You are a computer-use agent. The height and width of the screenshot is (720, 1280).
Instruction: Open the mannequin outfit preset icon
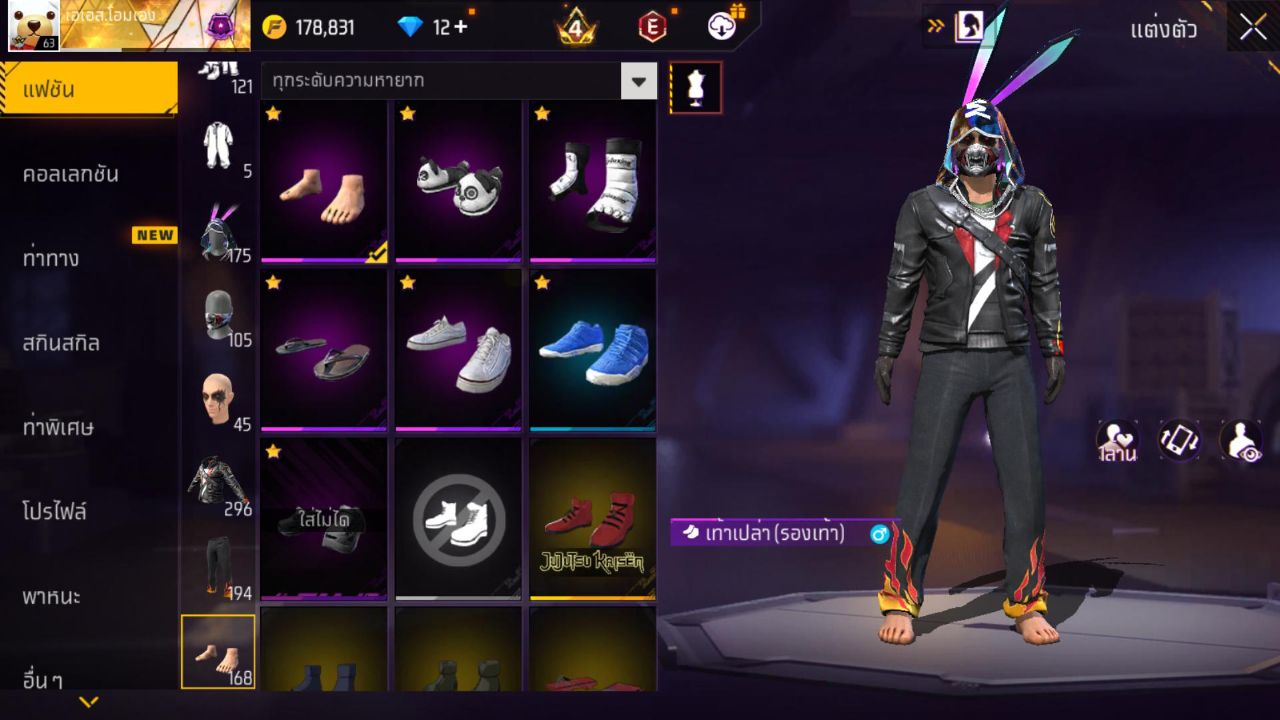point(695,87)
